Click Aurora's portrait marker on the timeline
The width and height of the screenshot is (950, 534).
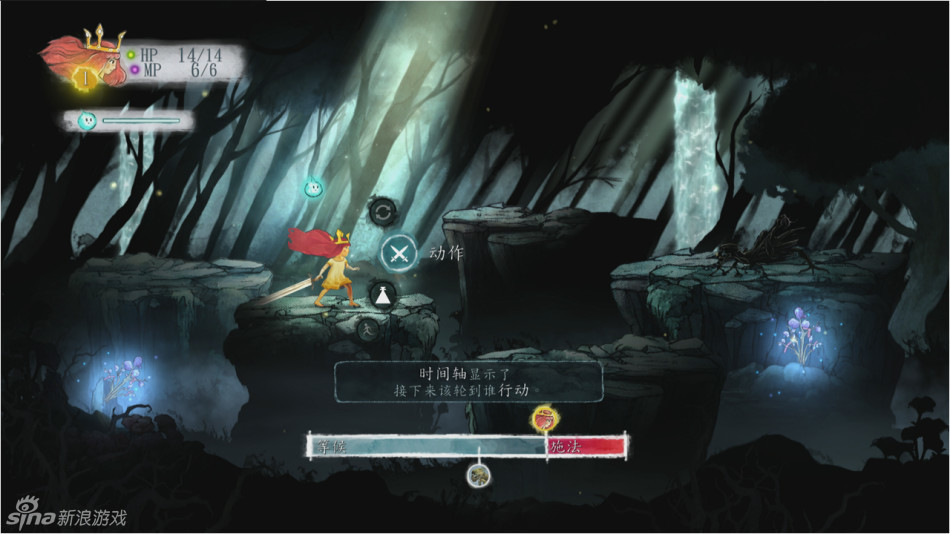click(544, 415)
